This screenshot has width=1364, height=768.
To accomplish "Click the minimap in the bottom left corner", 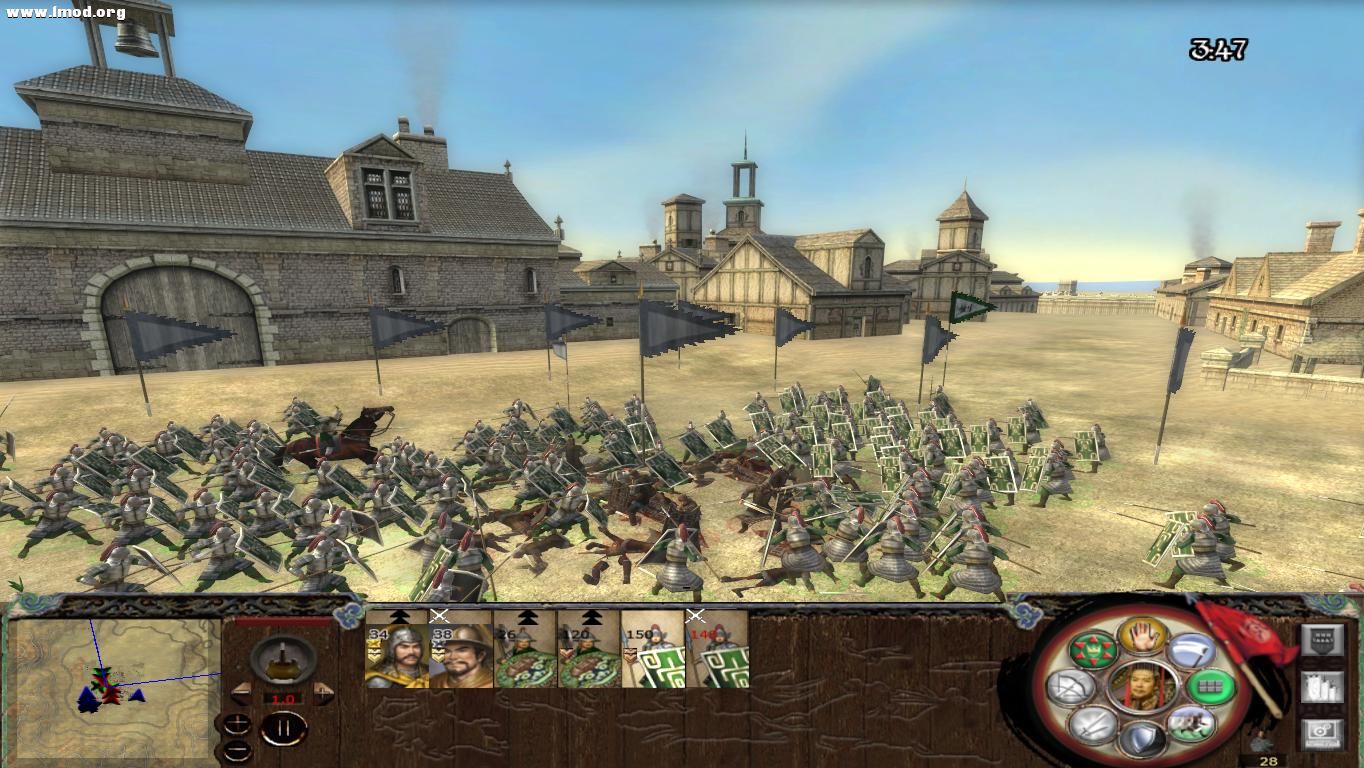I will coord(110,688).
